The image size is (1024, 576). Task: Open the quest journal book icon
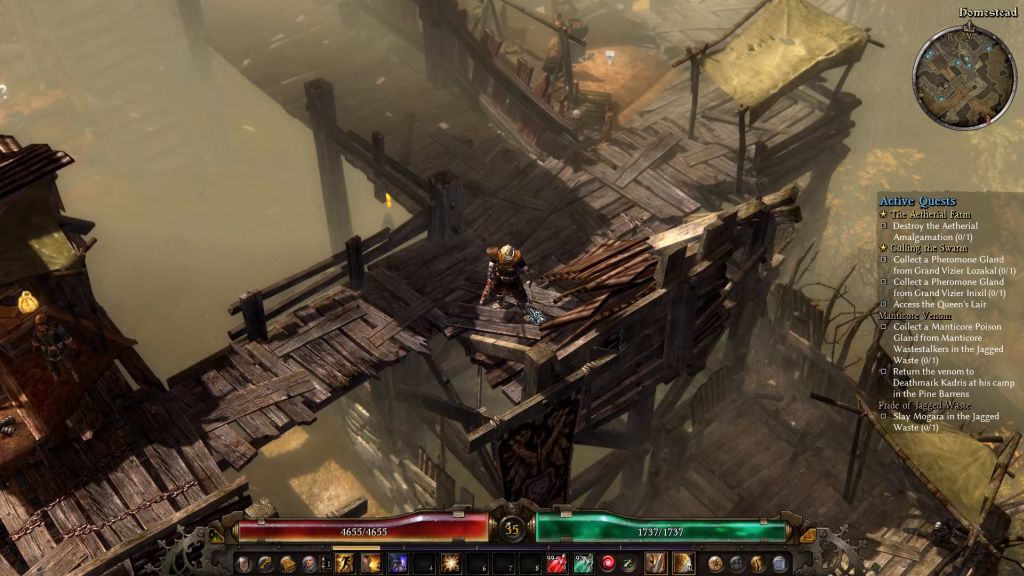point(287,563)
